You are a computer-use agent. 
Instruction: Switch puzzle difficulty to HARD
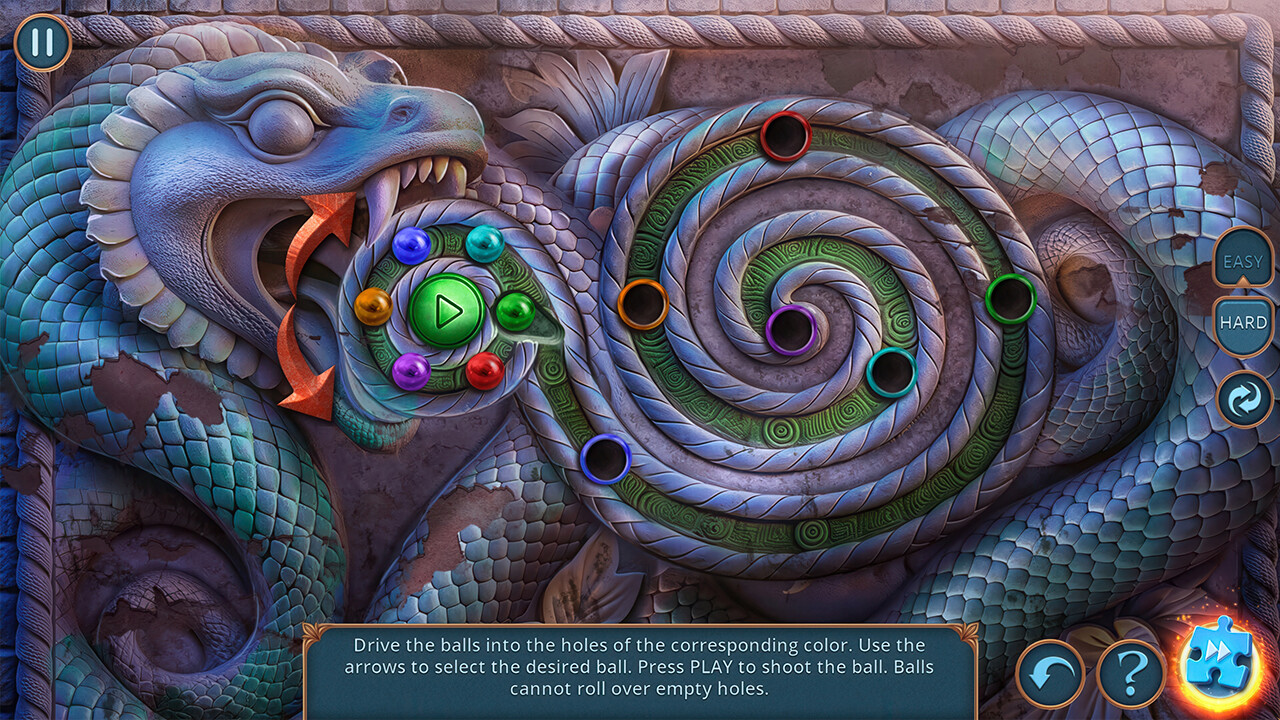point(1244,323)
